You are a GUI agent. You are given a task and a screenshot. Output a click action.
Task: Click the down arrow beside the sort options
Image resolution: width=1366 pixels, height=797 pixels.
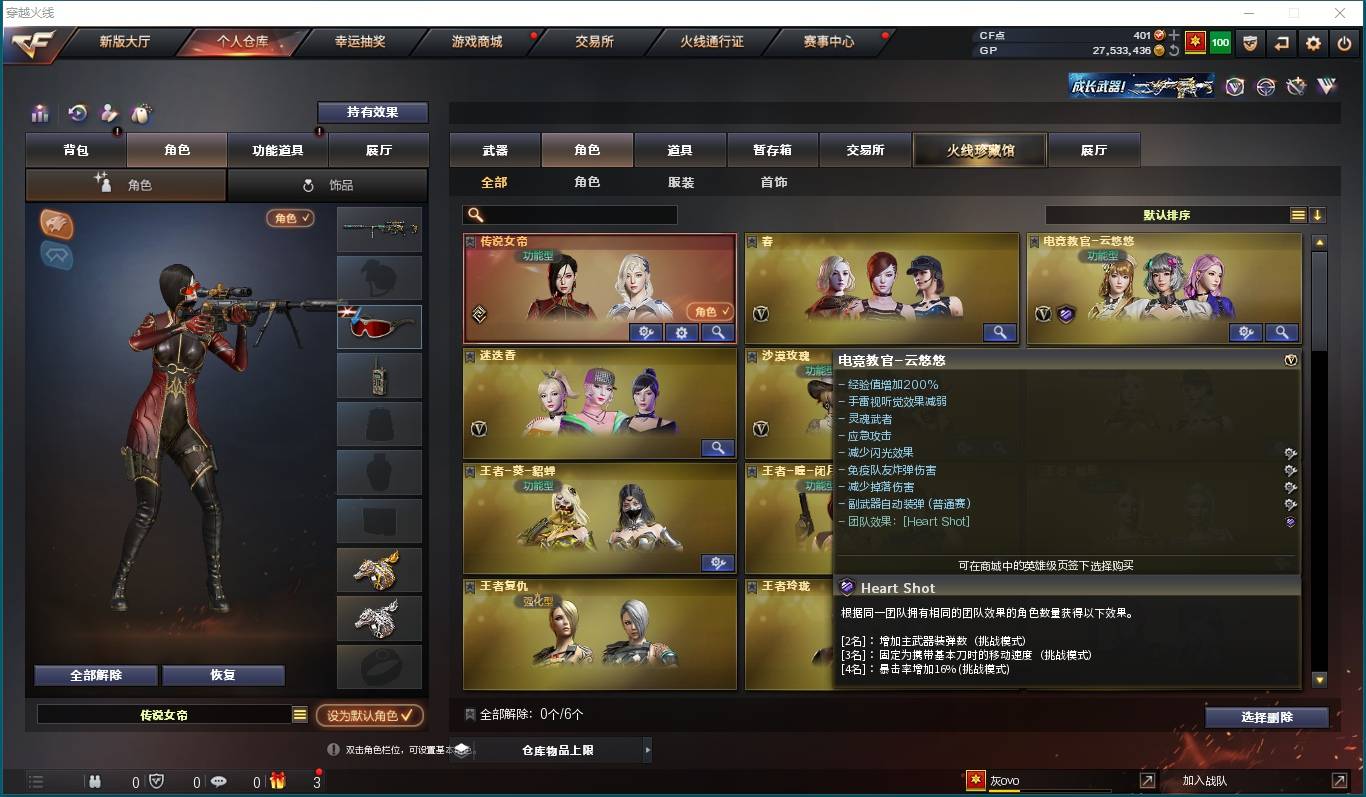[x=1318, y=214]
